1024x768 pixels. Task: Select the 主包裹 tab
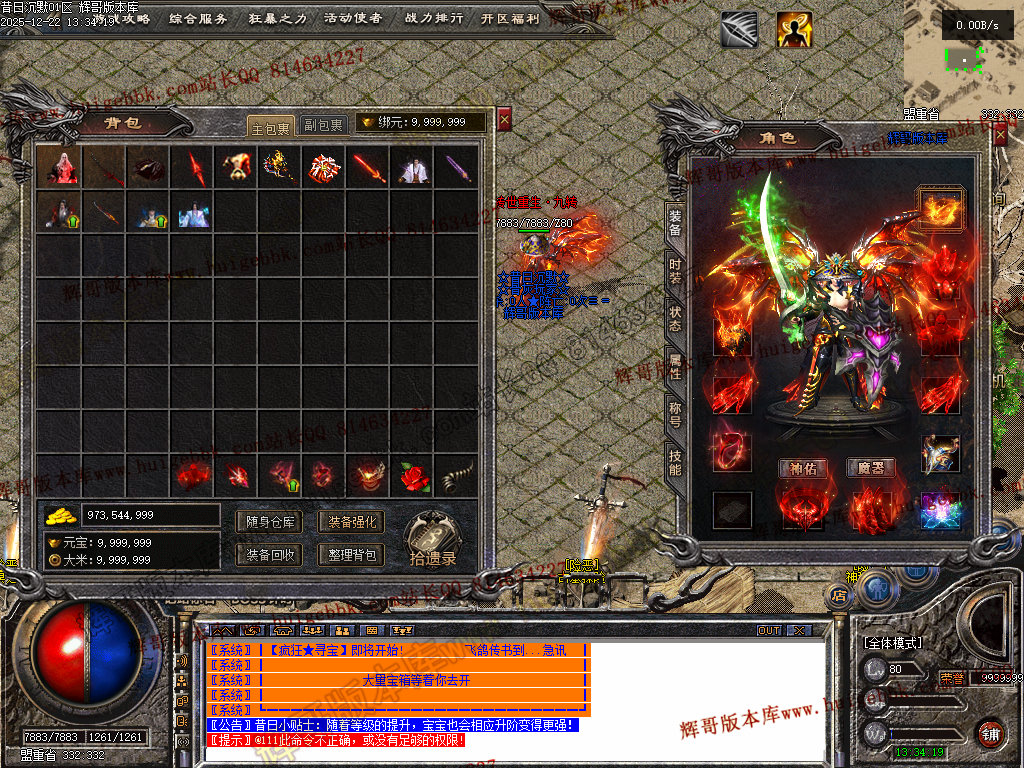270,125
